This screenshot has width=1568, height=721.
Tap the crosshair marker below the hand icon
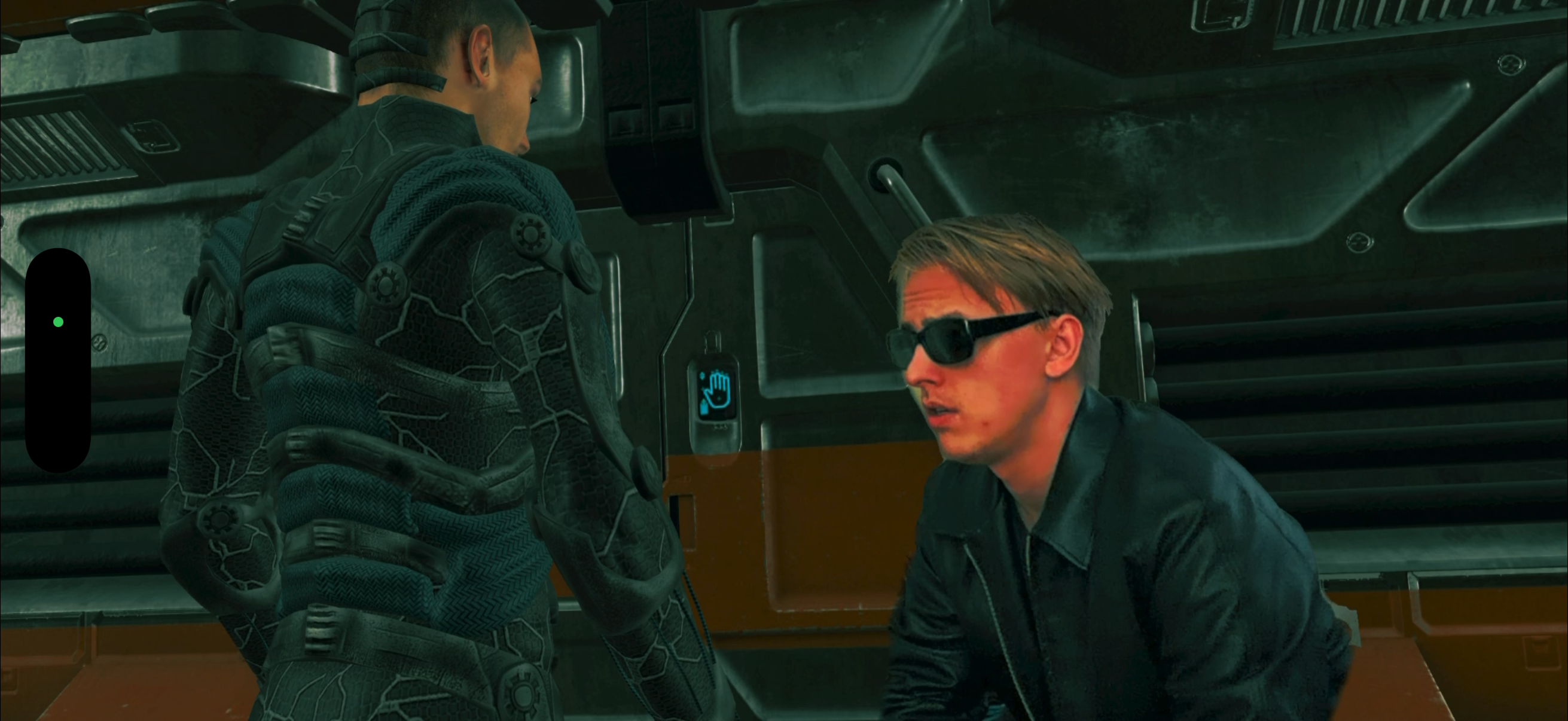click(x=719, y=399)
